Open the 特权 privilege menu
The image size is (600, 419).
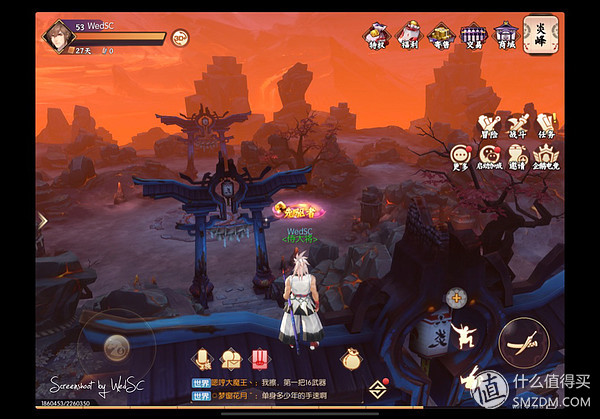pos(378,37)
